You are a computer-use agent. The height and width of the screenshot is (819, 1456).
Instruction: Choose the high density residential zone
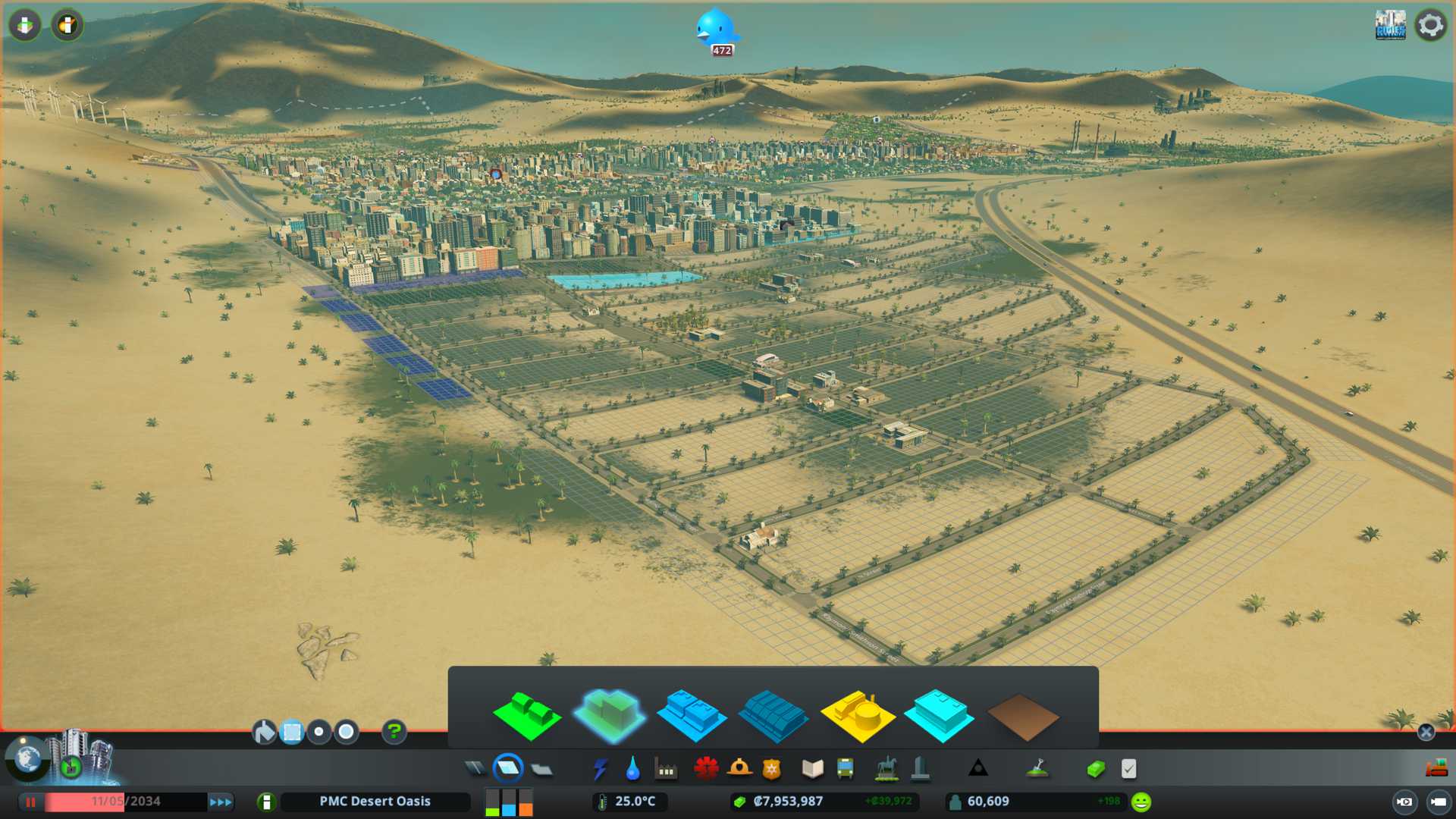click(610, 715)
